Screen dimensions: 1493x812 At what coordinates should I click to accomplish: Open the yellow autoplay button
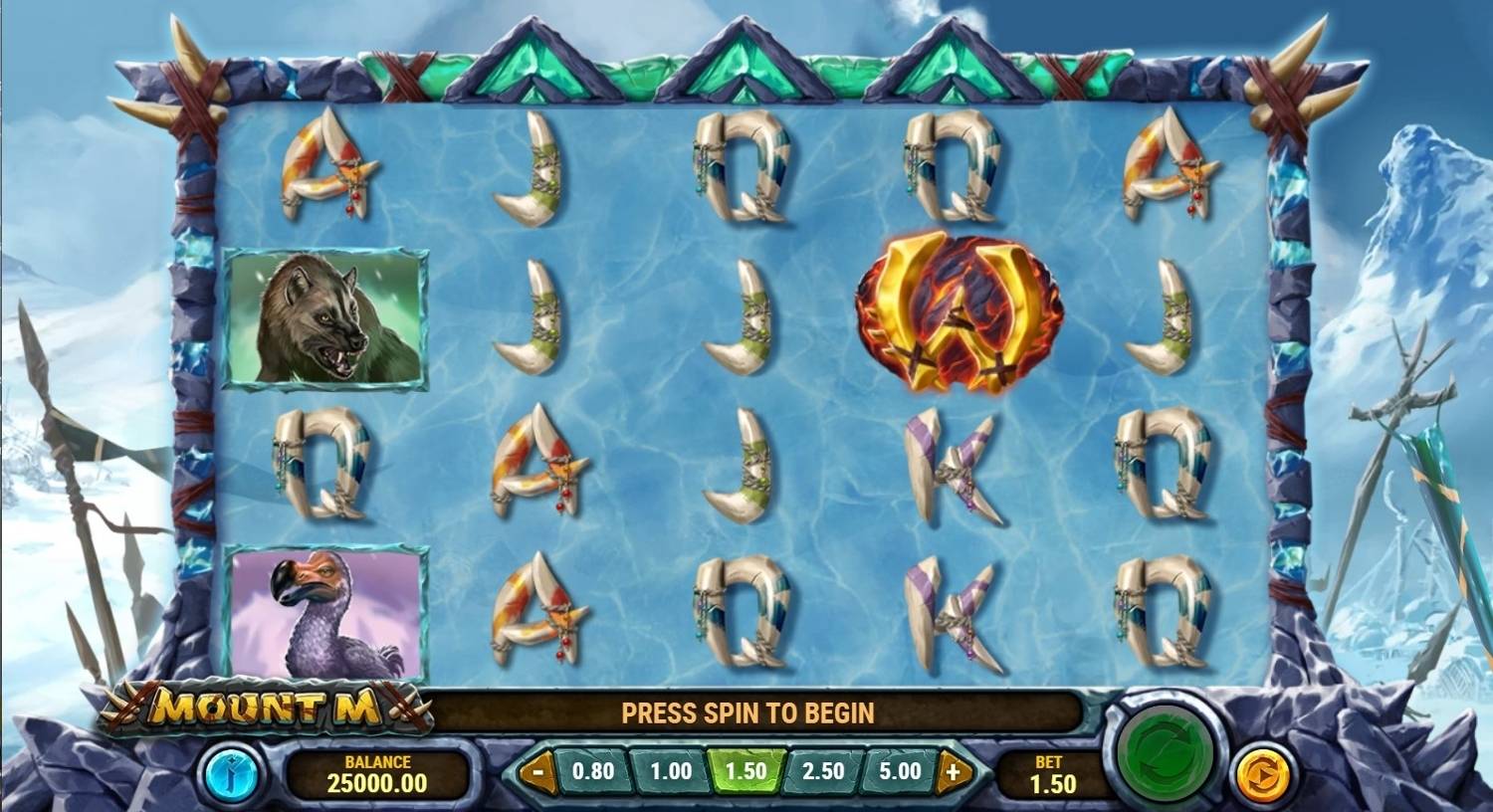coord(1262,773)
